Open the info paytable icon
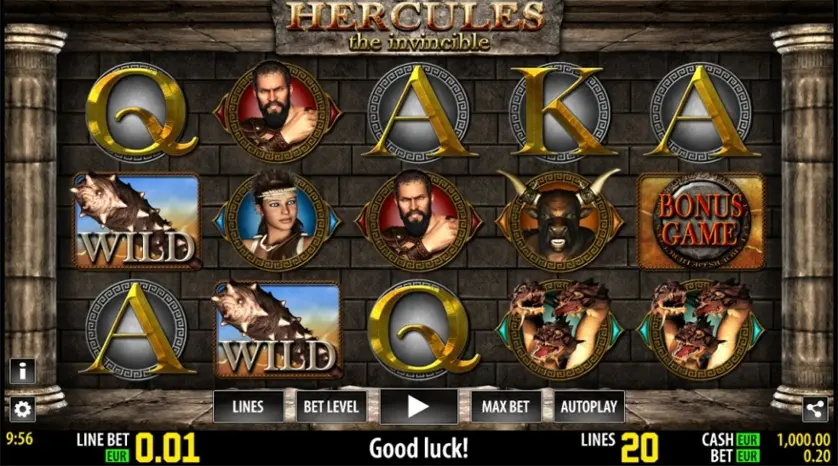The width and height of the screenshot is (838, 466). (x=22, y=371)
